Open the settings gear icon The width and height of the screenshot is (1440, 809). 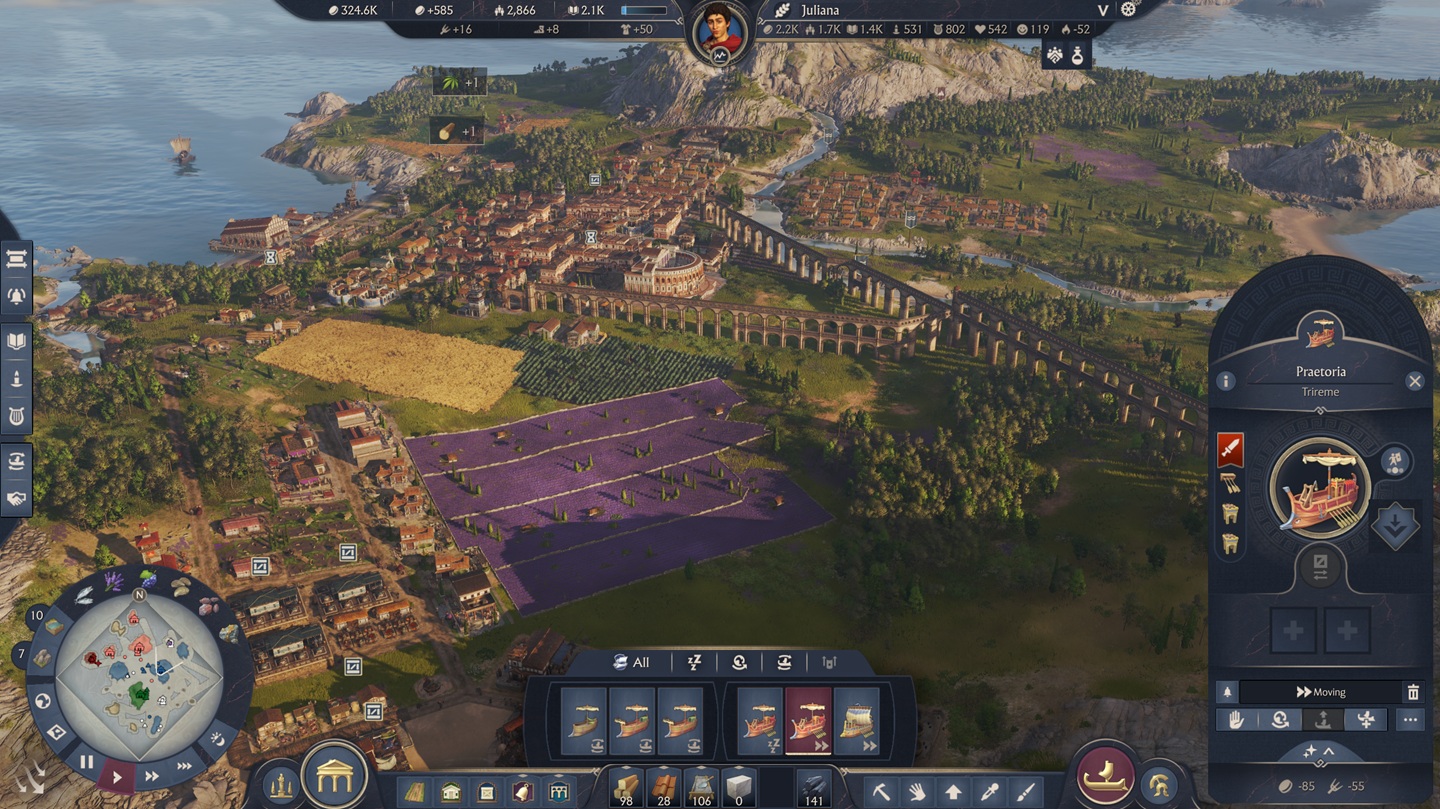pos(1129,10)
